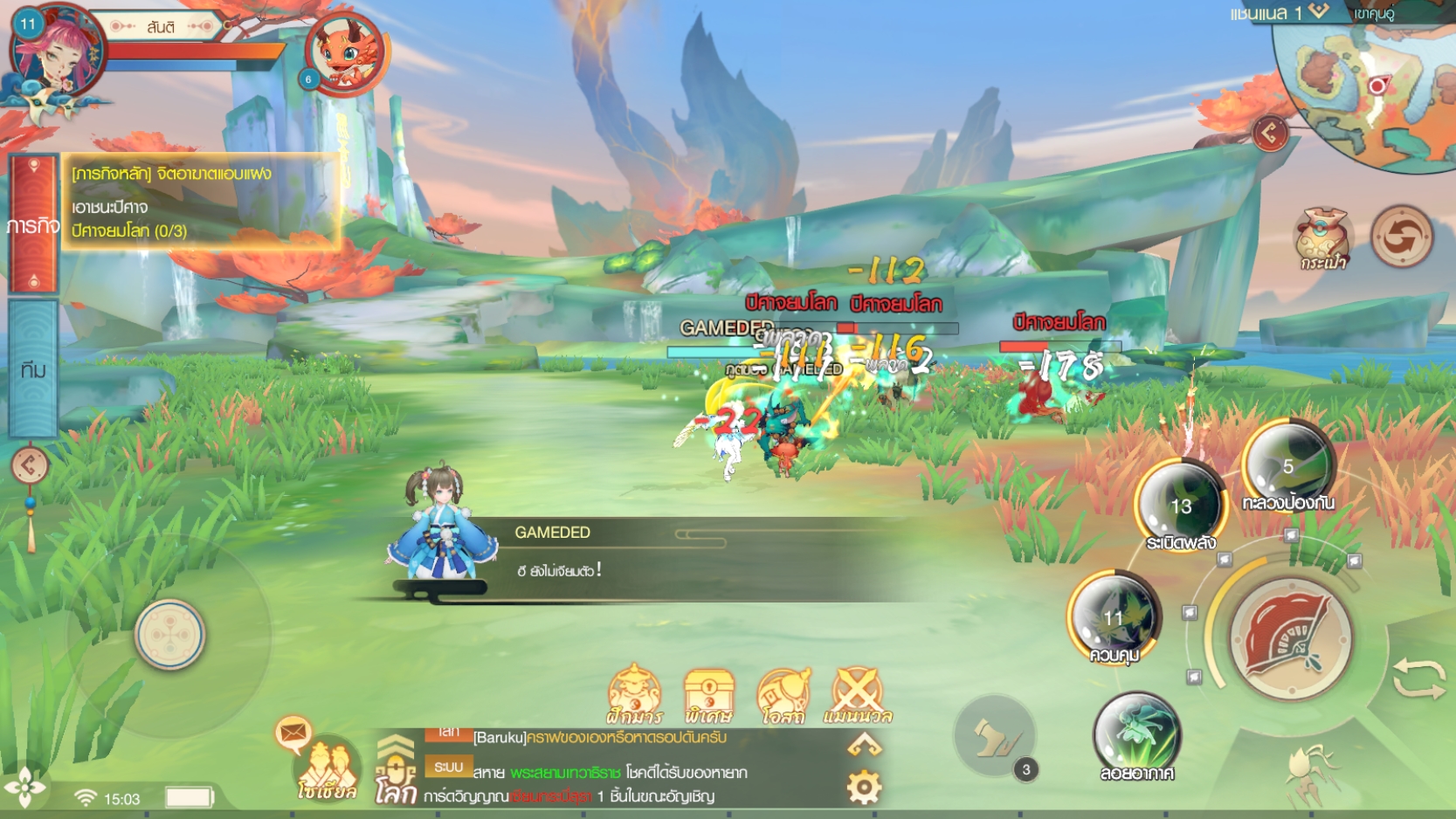Collapse the quest panel side arrow
The width and height of the screenshot is (1456, 819).
coord(29,465)
